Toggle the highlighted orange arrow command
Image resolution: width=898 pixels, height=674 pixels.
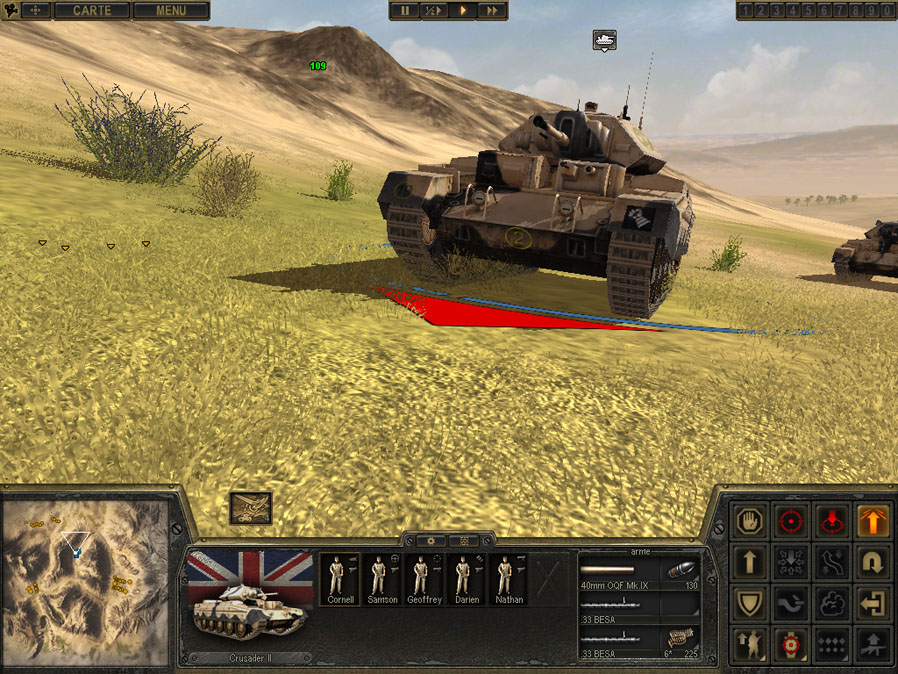[x=873, y=521]
